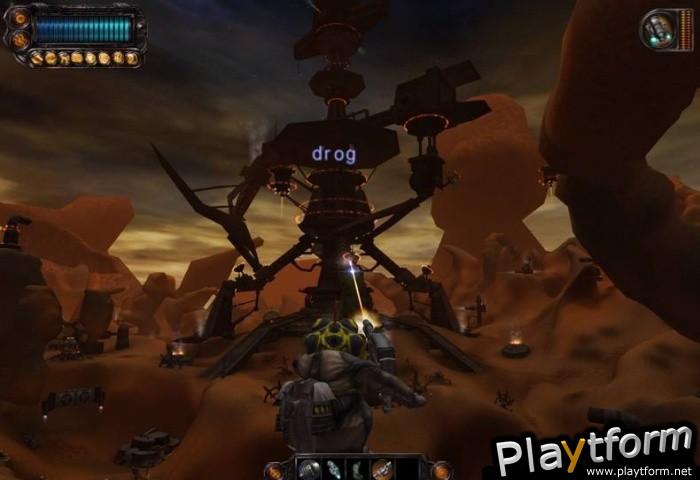The image size is (700, 480).
Task: Click the orange round button right of hotbar
Action: pos(441,470)
